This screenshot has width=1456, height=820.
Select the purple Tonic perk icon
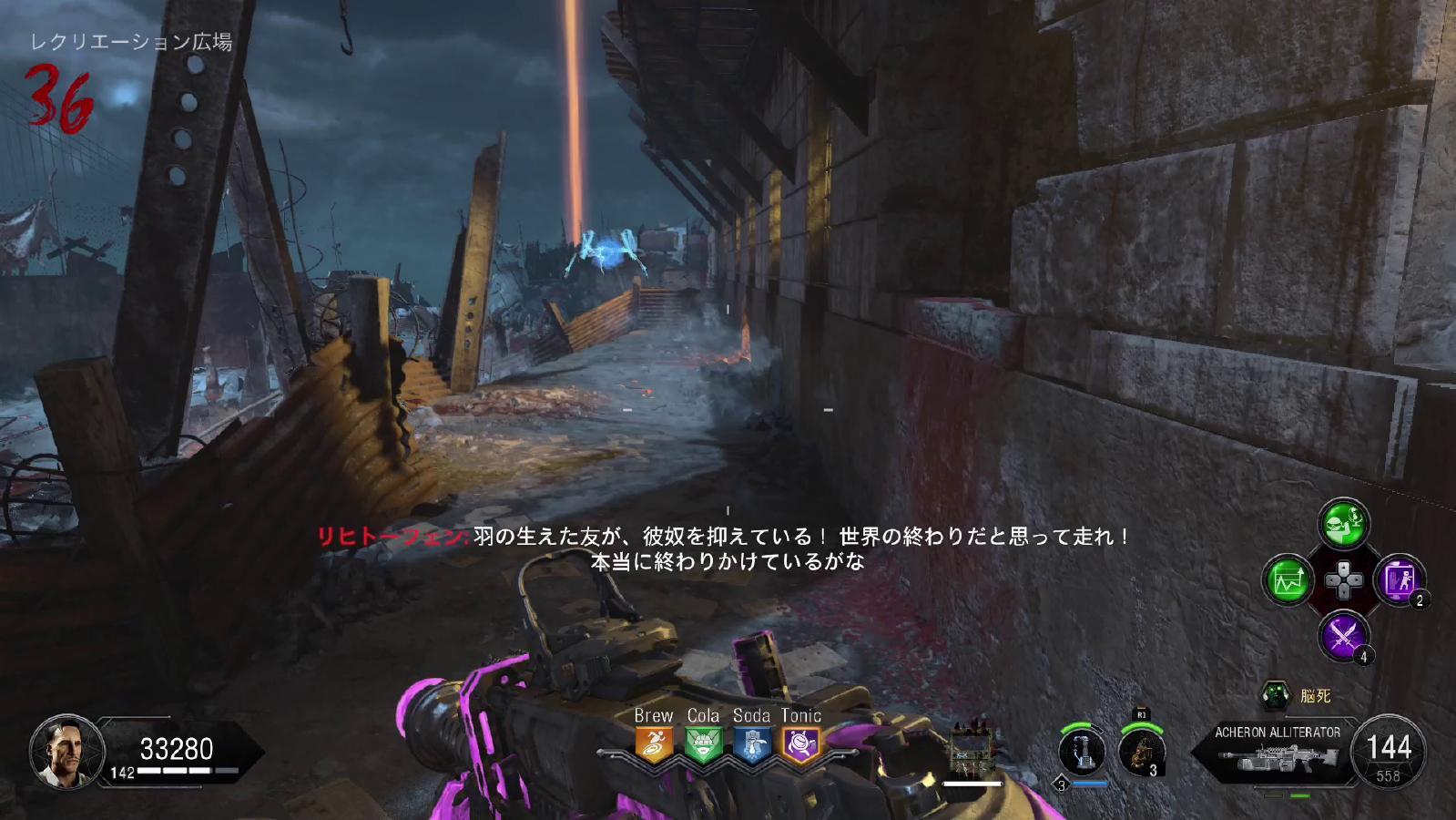[x=801, y=744]
